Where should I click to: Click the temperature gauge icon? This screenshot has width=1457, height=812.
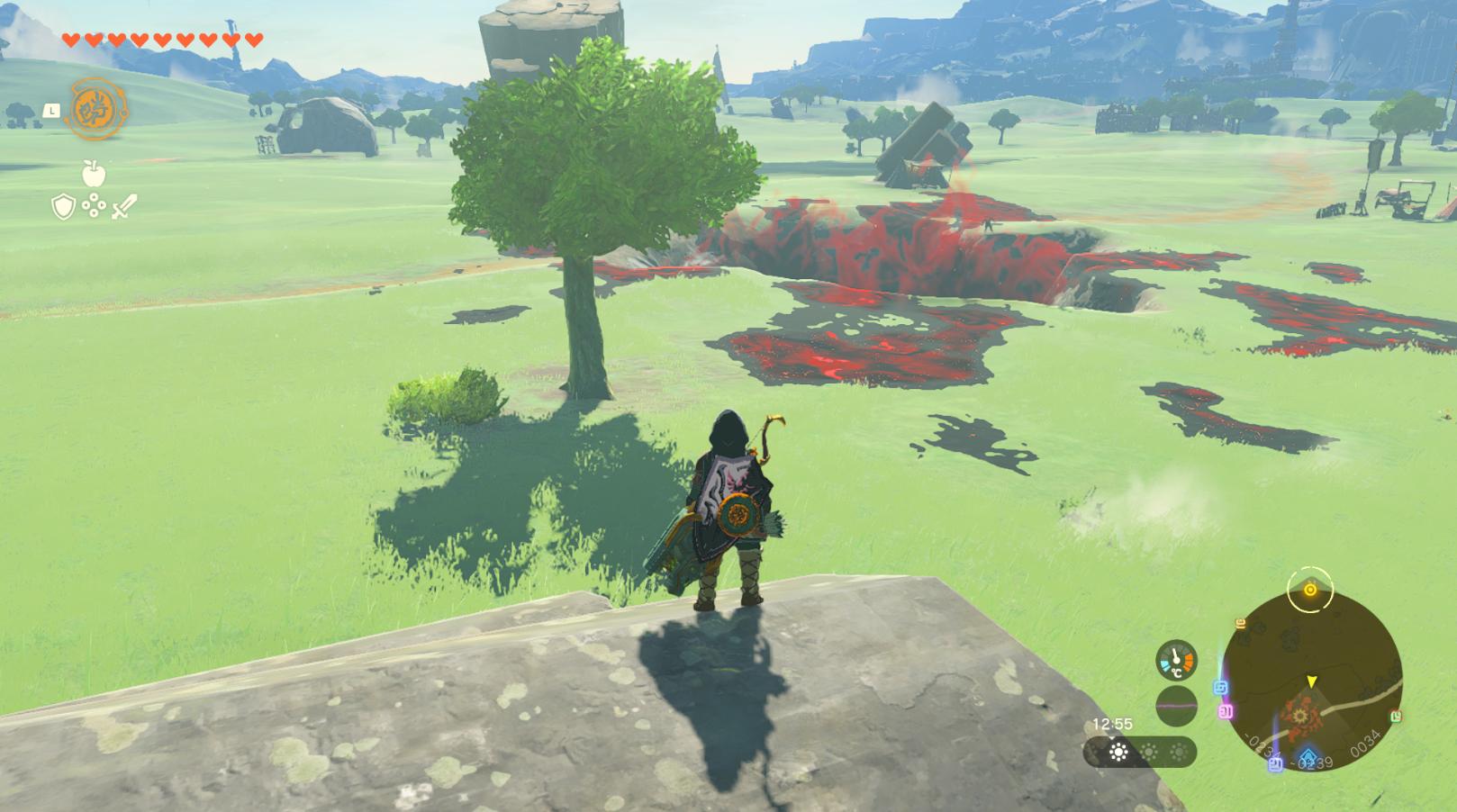(x=1176, y=660)
